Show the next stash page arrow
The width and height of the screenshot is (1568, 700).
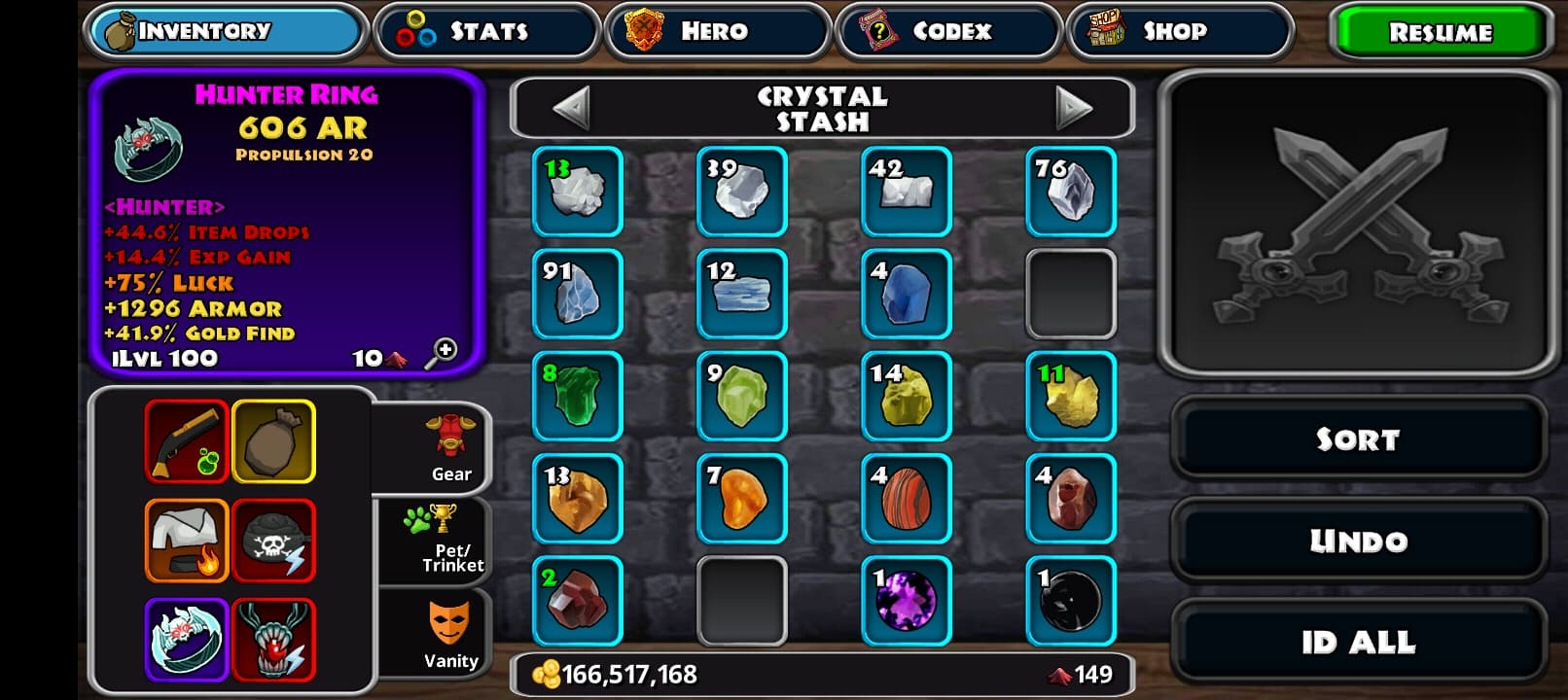[x=1073, y=108]
